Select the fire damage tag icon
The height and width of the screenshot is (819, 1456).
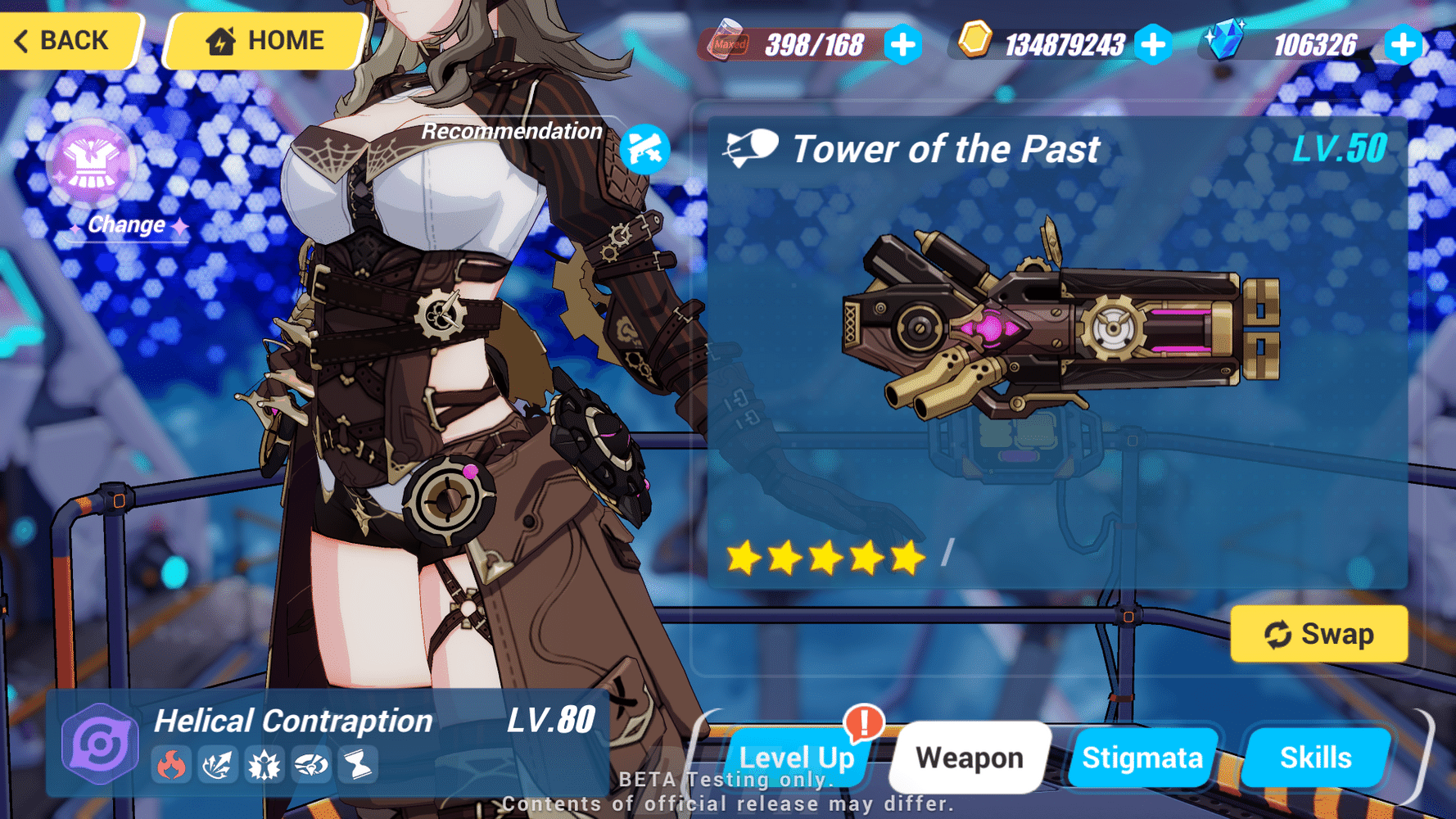click(171, 766)
